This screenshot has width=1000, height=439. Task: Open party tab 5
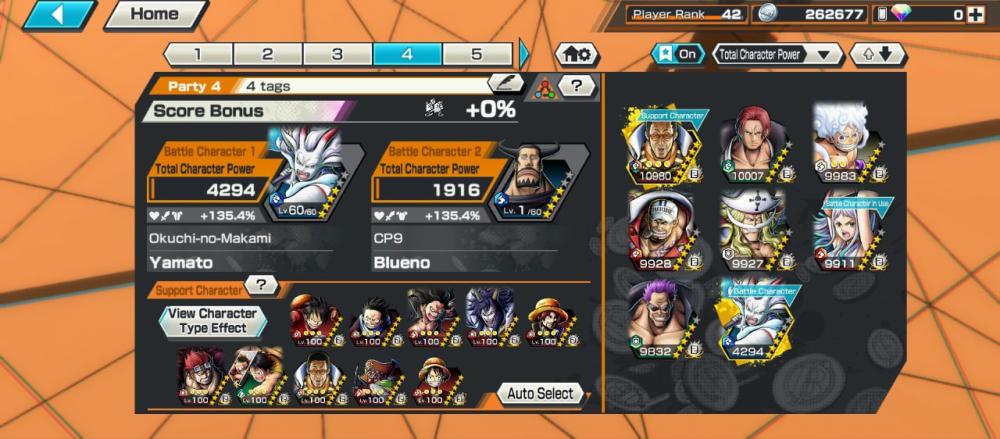[477, 54]
